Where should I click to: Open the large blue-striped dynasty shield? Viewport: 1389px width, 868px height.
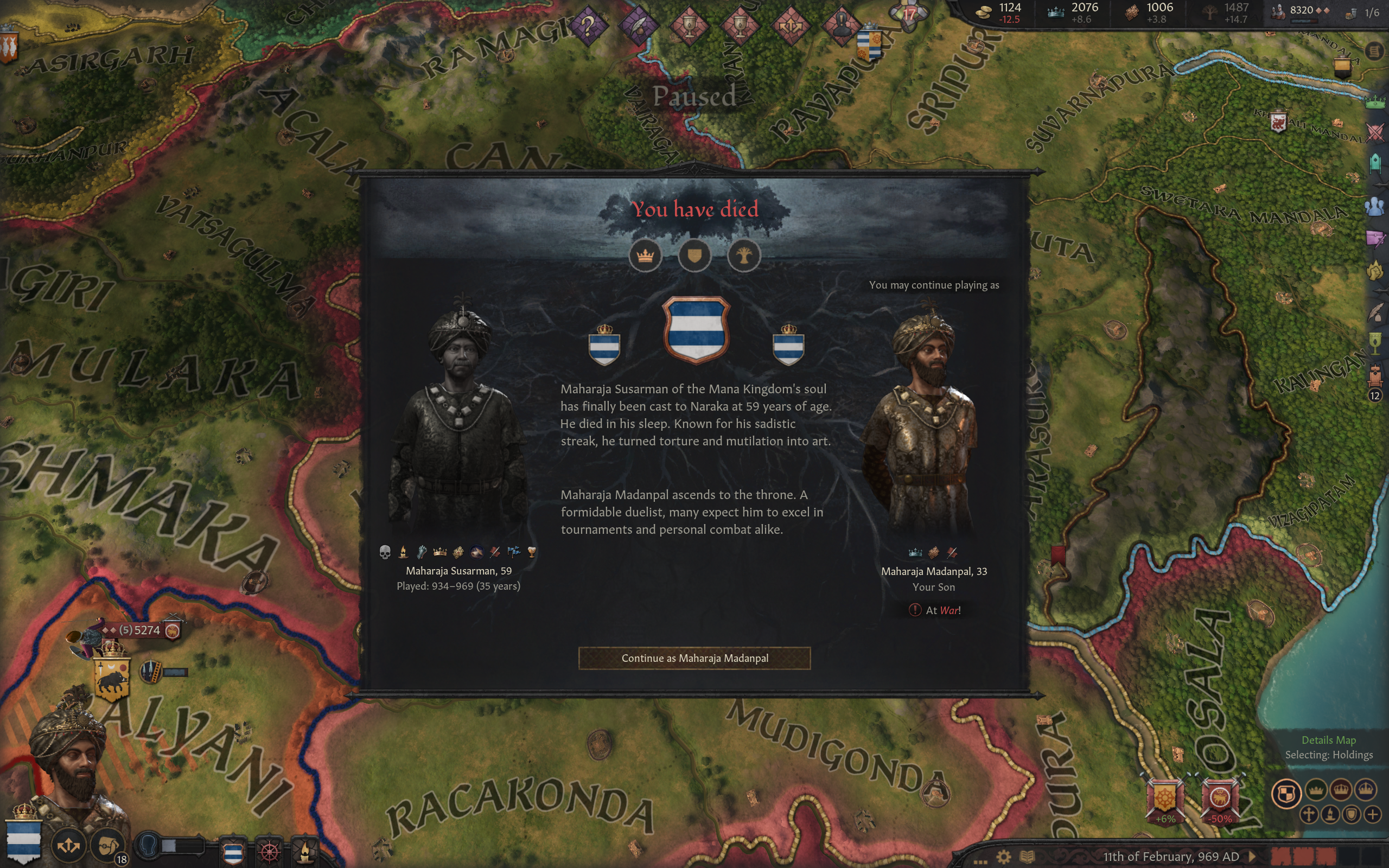696,330
